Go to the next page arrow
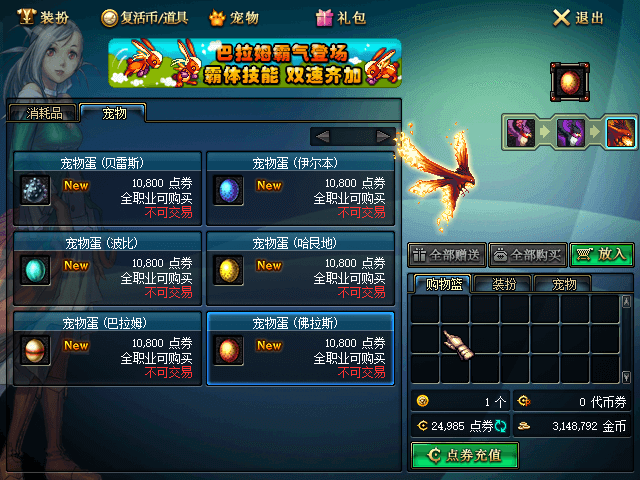The height and width of the screenshot is (480, 640). 383,136
